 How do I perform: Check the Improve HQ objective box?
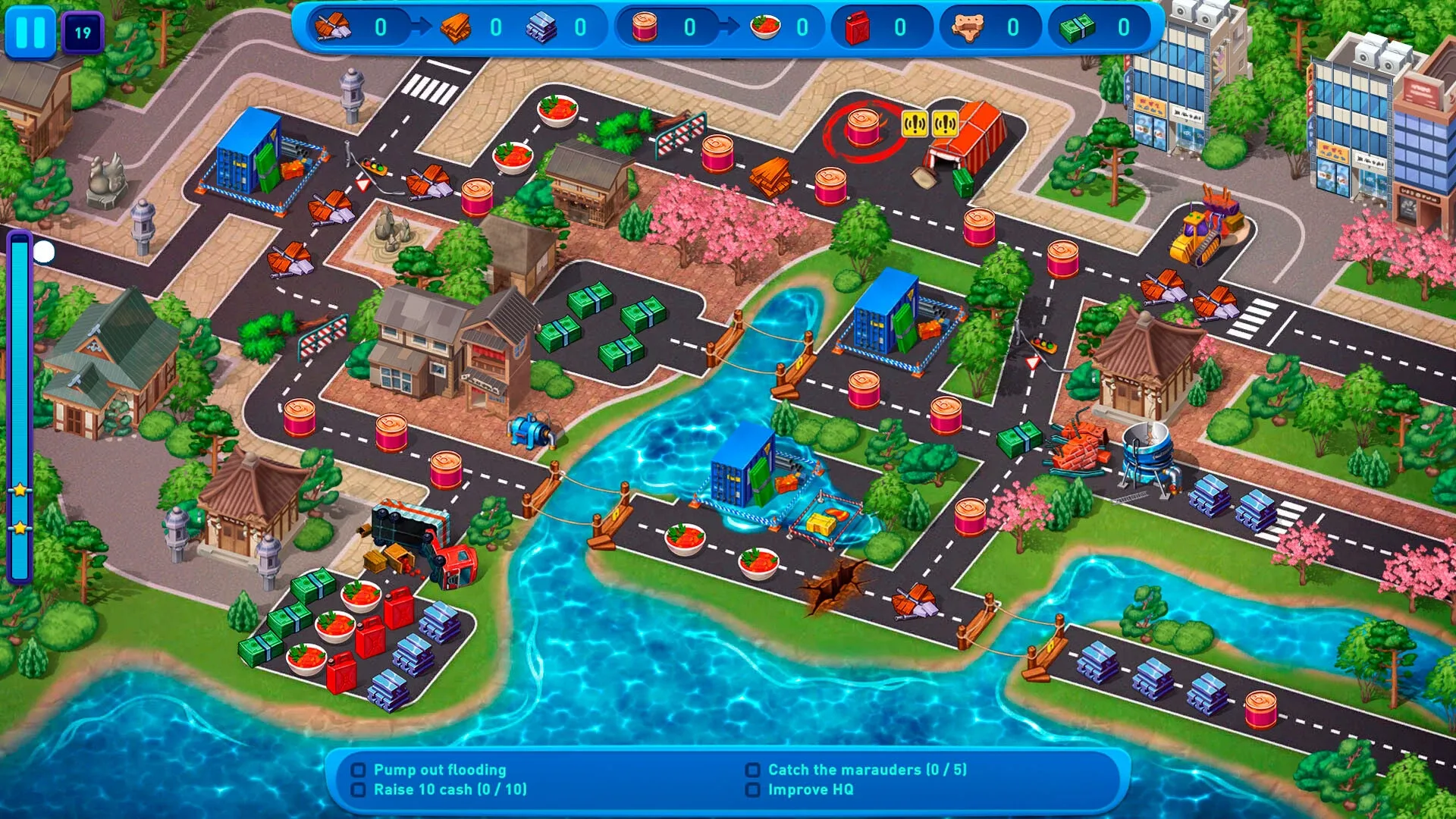pyautogui.click(x=752, y=789)
